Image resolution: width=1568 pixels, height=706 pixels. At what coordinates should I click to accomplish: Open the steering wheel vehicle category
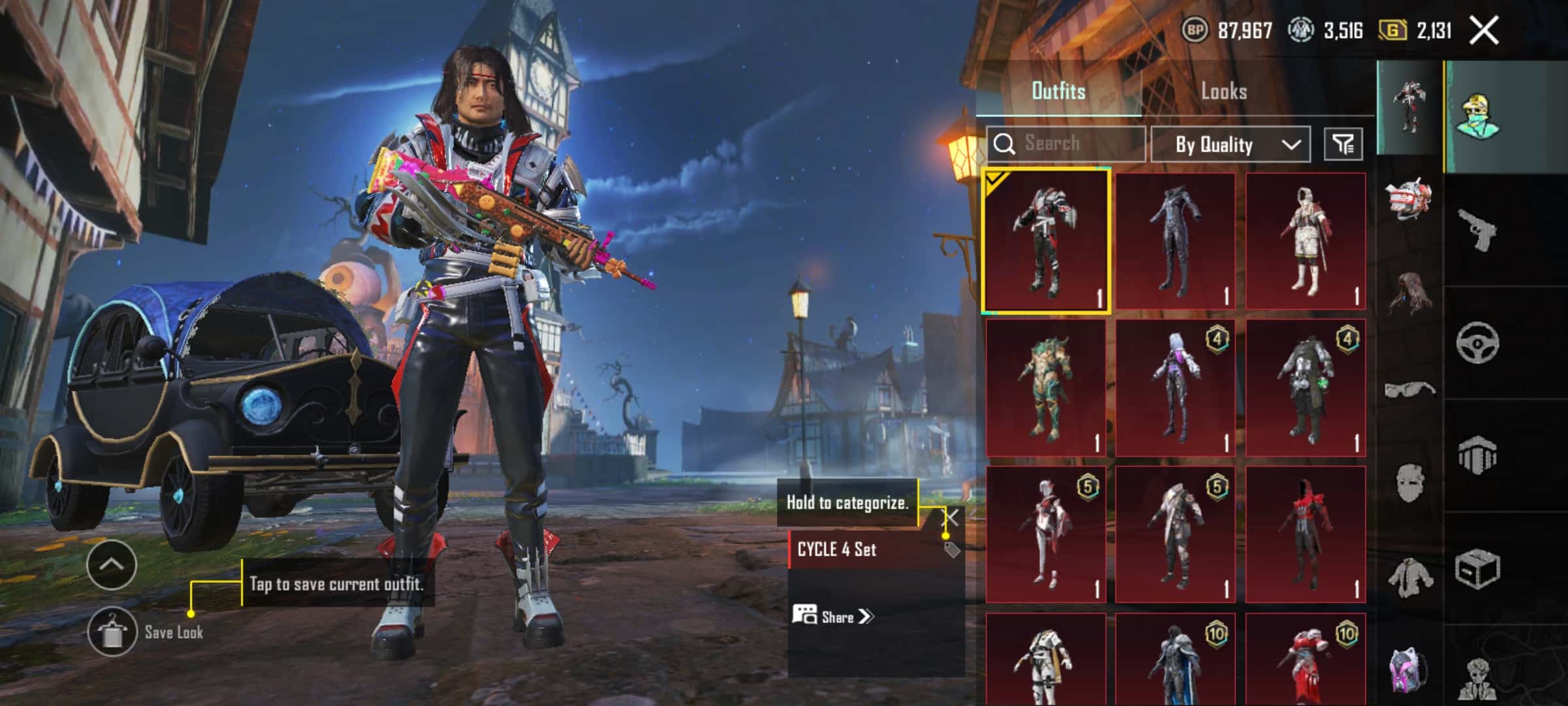[1477, 343]
